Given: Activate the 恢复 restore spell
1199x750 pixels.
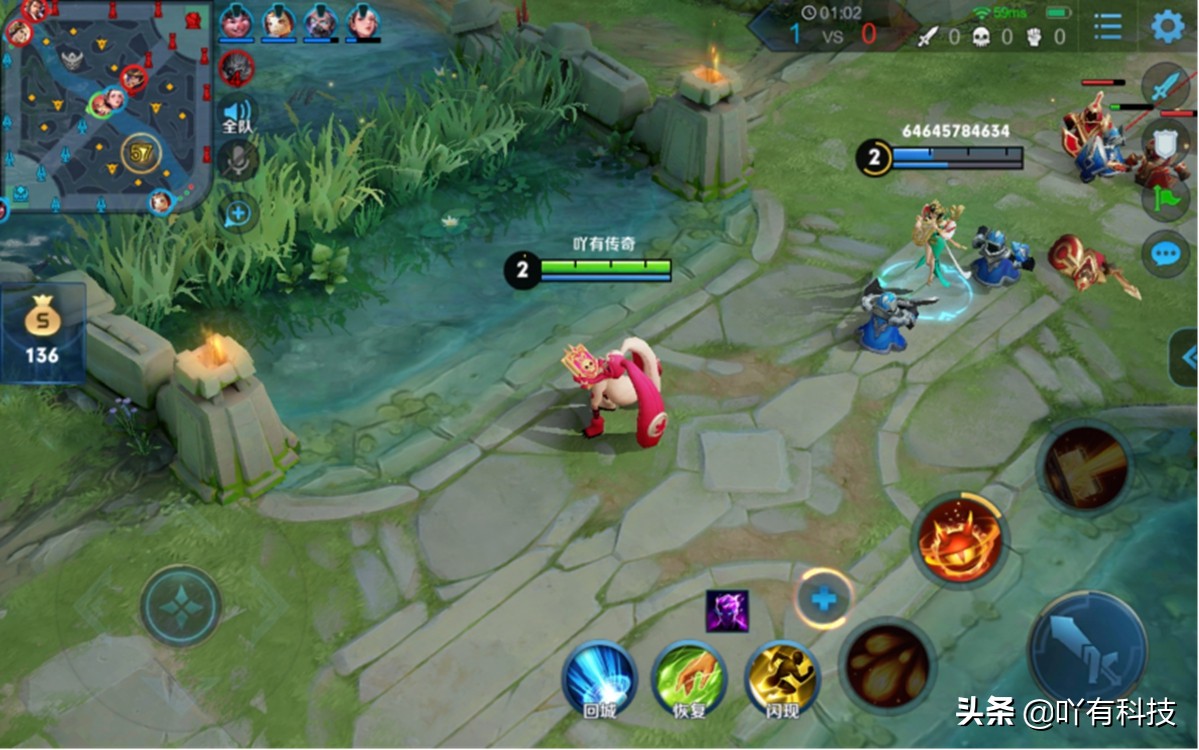Looking at the screenshot, I should 689,677.
